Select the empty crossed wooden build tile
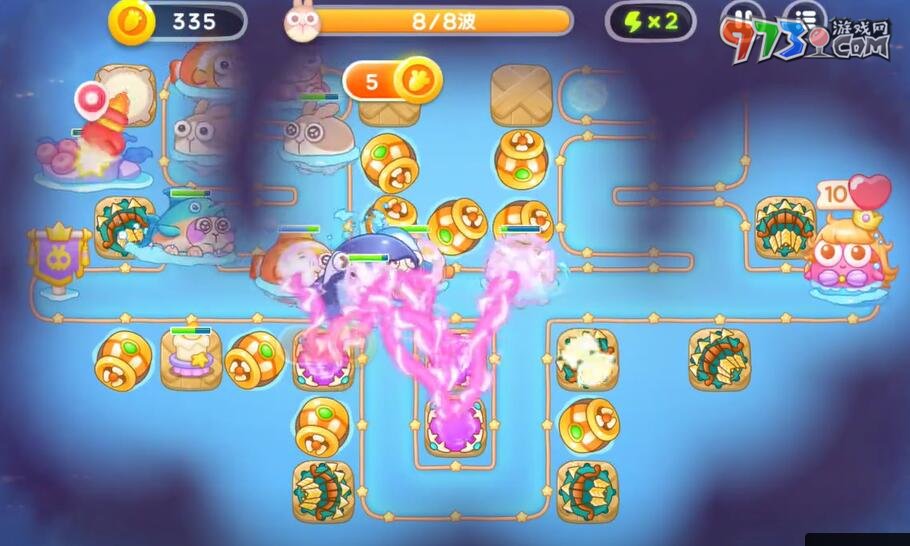This screenshot has width=910, height=546. click(521, 95)
